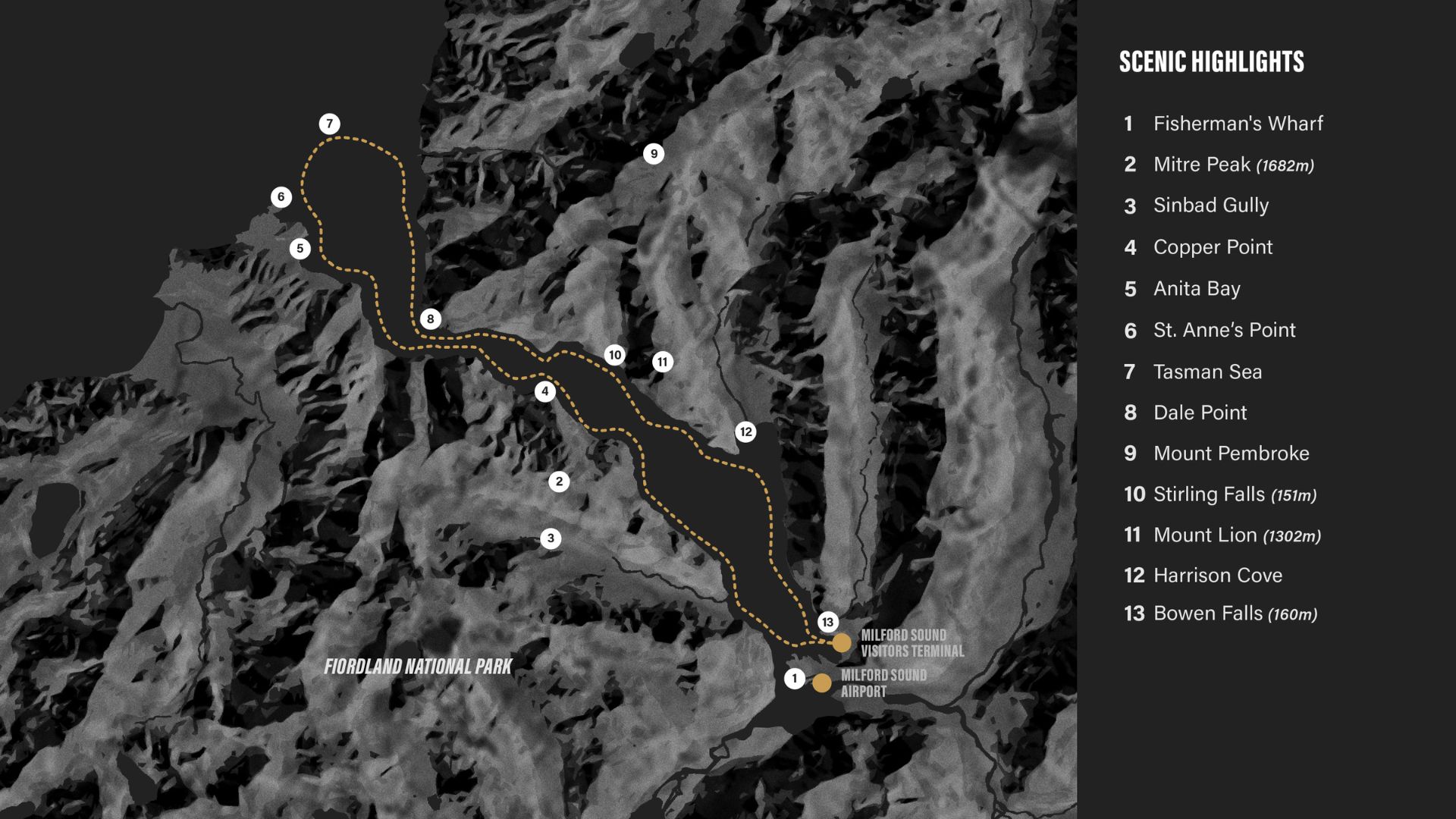Choose map marker number 6

(x=281, y=197)
